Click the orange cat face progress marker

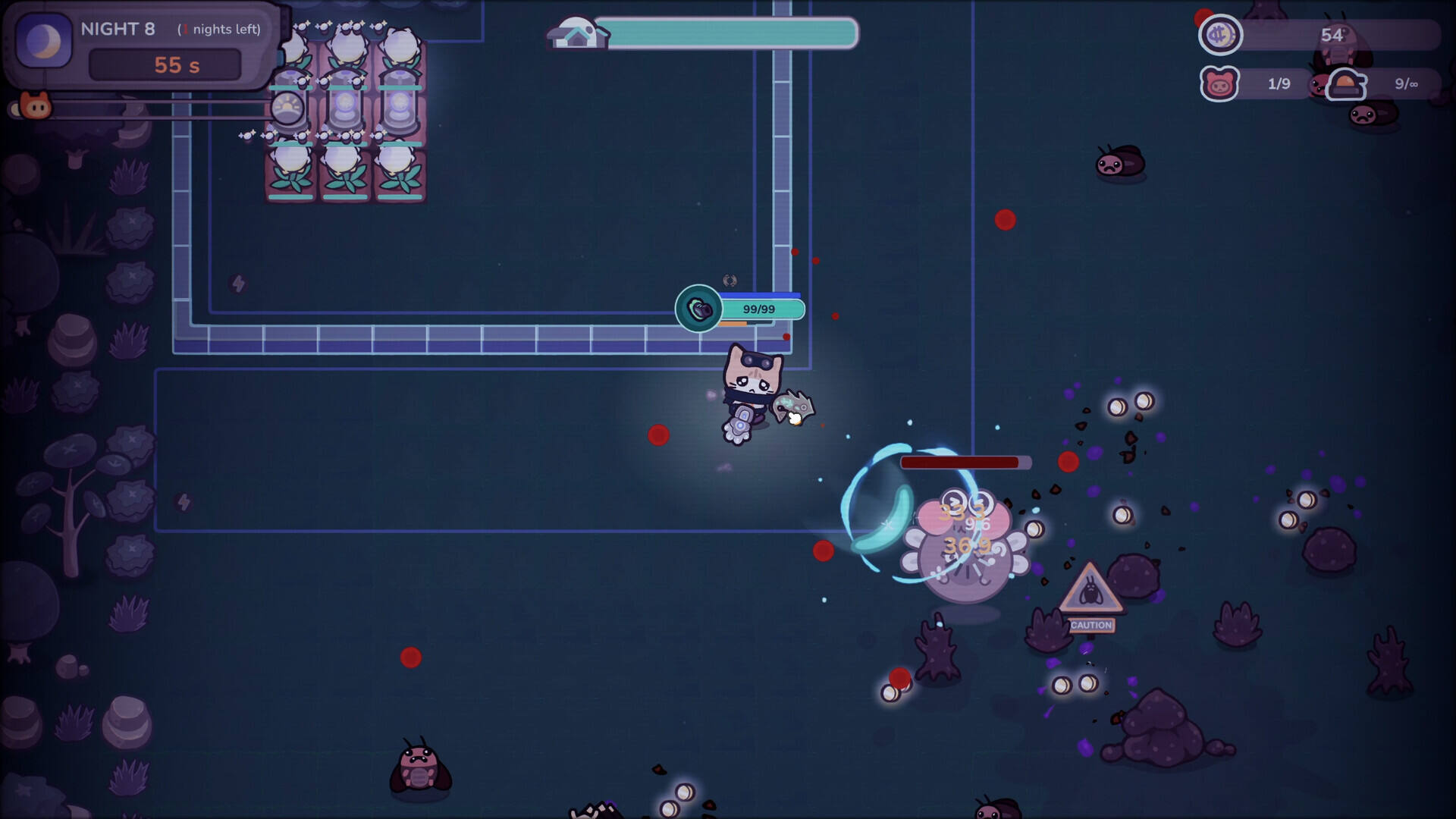(x=35, y=107)
